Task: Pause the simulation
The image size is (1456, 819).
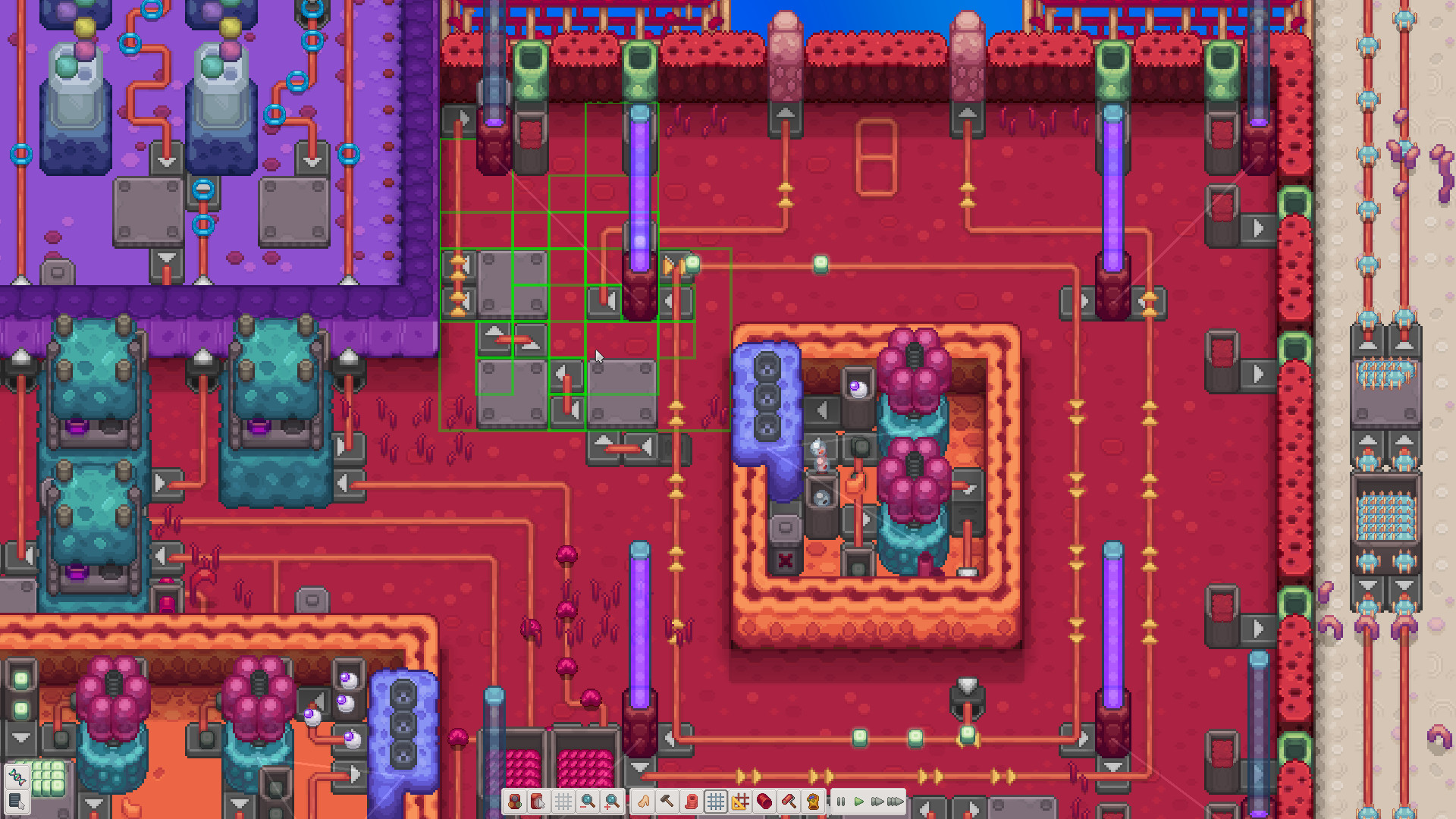Action: pos(840,800)
